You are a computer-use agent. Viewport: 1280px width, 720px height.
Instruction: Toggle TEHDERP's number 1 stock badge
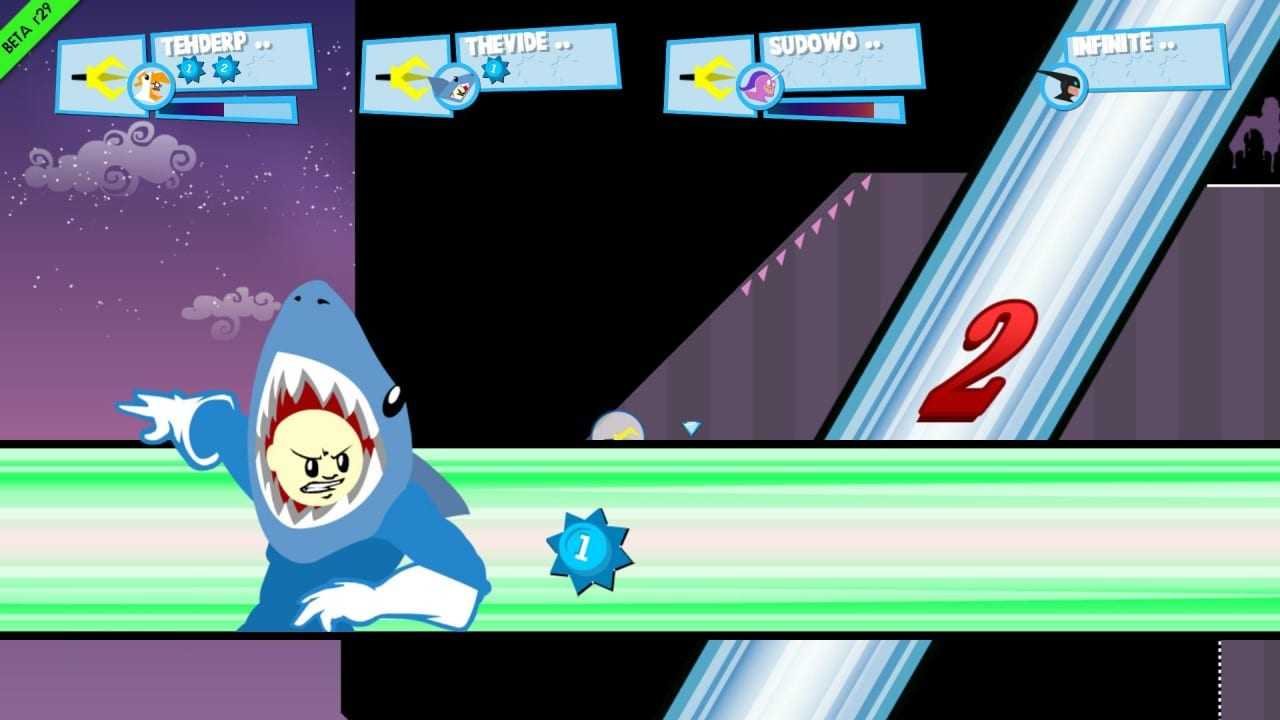(189, 70)
